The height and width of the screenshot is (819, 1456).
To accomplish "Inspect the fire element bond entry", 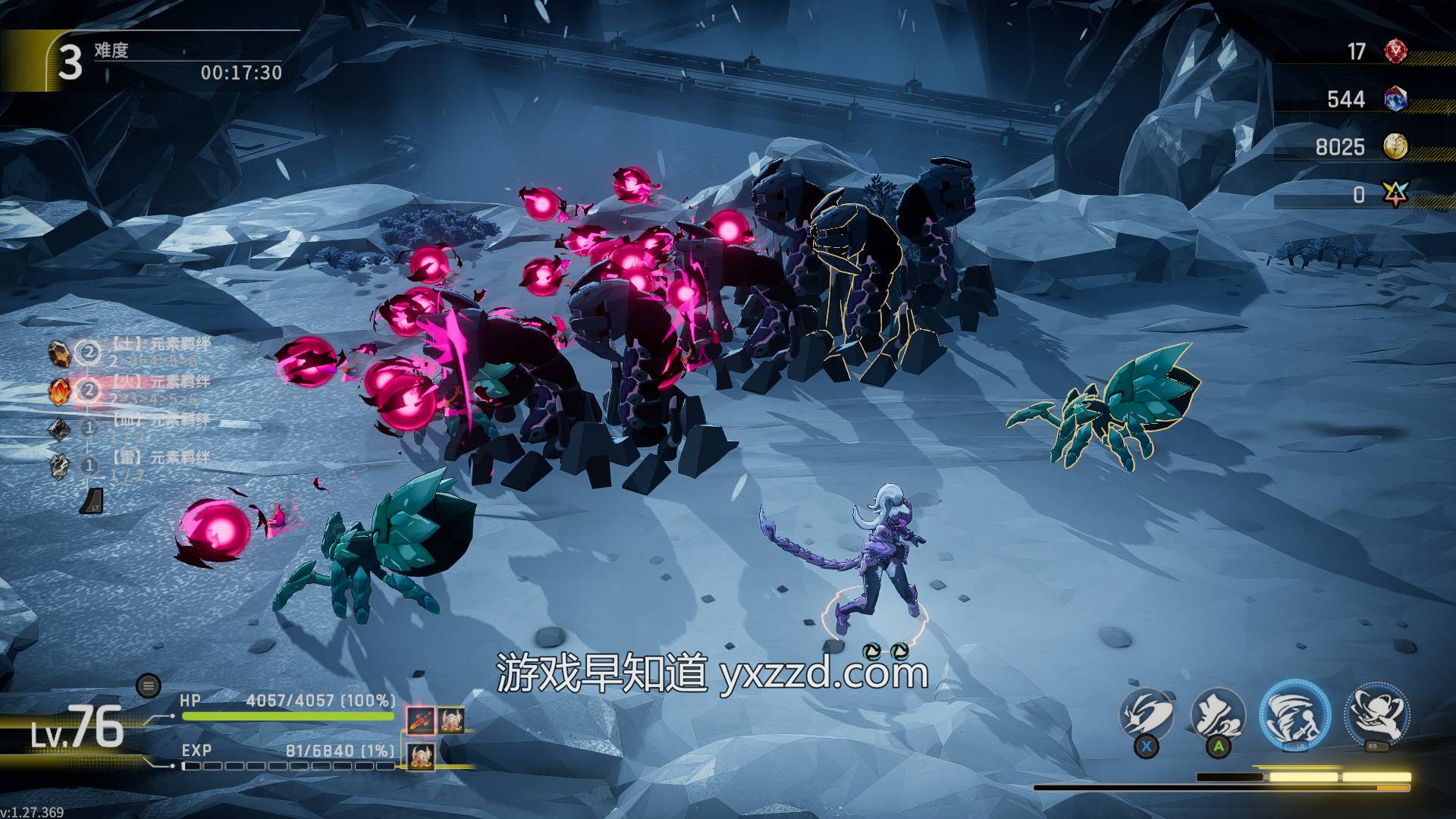I will point(61,391).
